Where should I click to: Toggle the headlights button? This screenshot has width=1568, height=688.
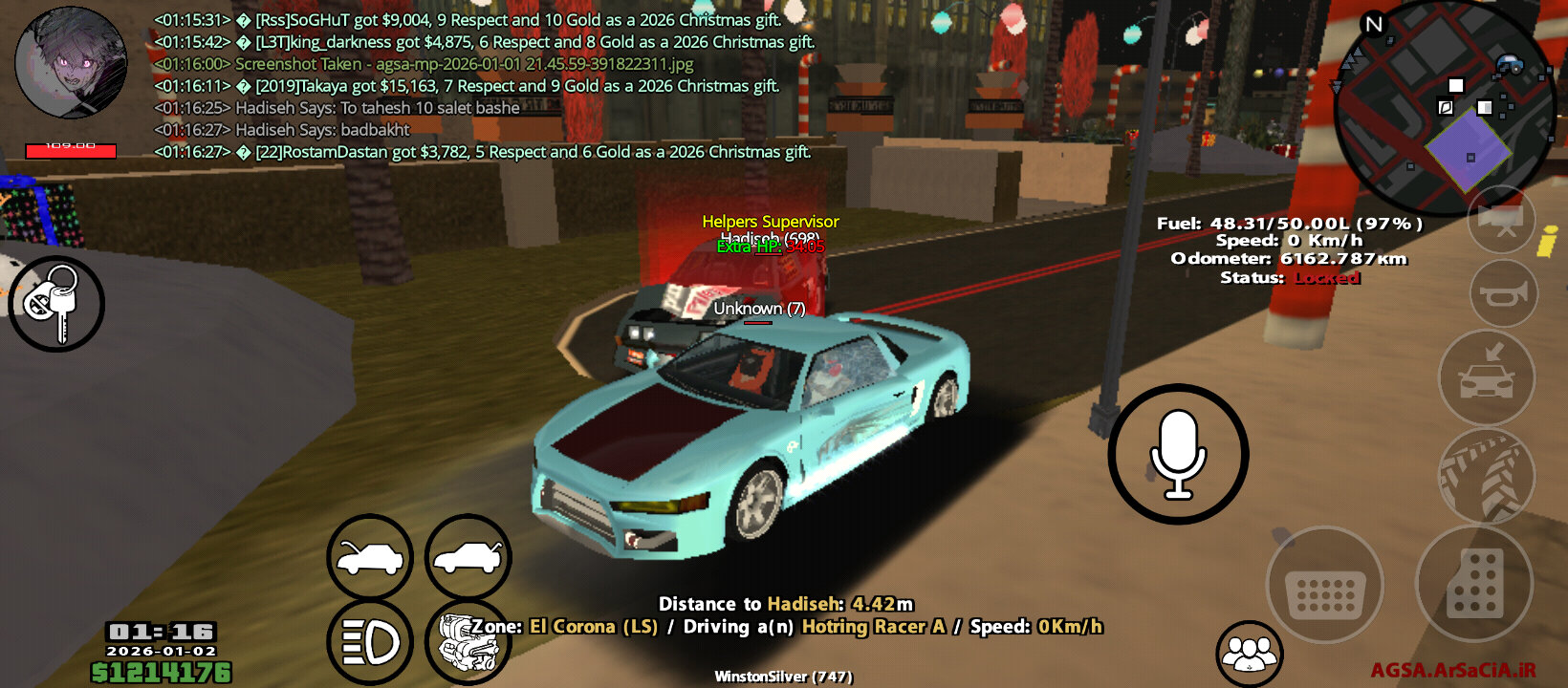[x=370, y=642]
